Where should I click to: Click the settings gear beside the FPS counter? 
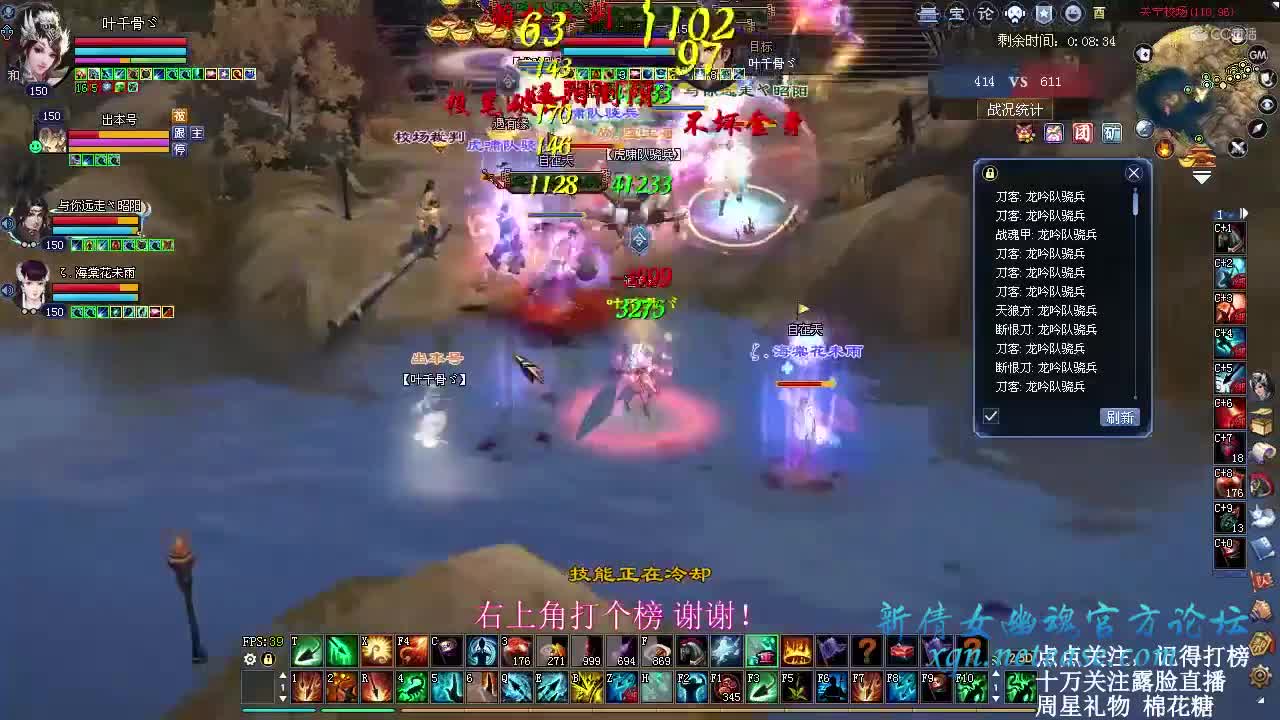coord(249,659)
